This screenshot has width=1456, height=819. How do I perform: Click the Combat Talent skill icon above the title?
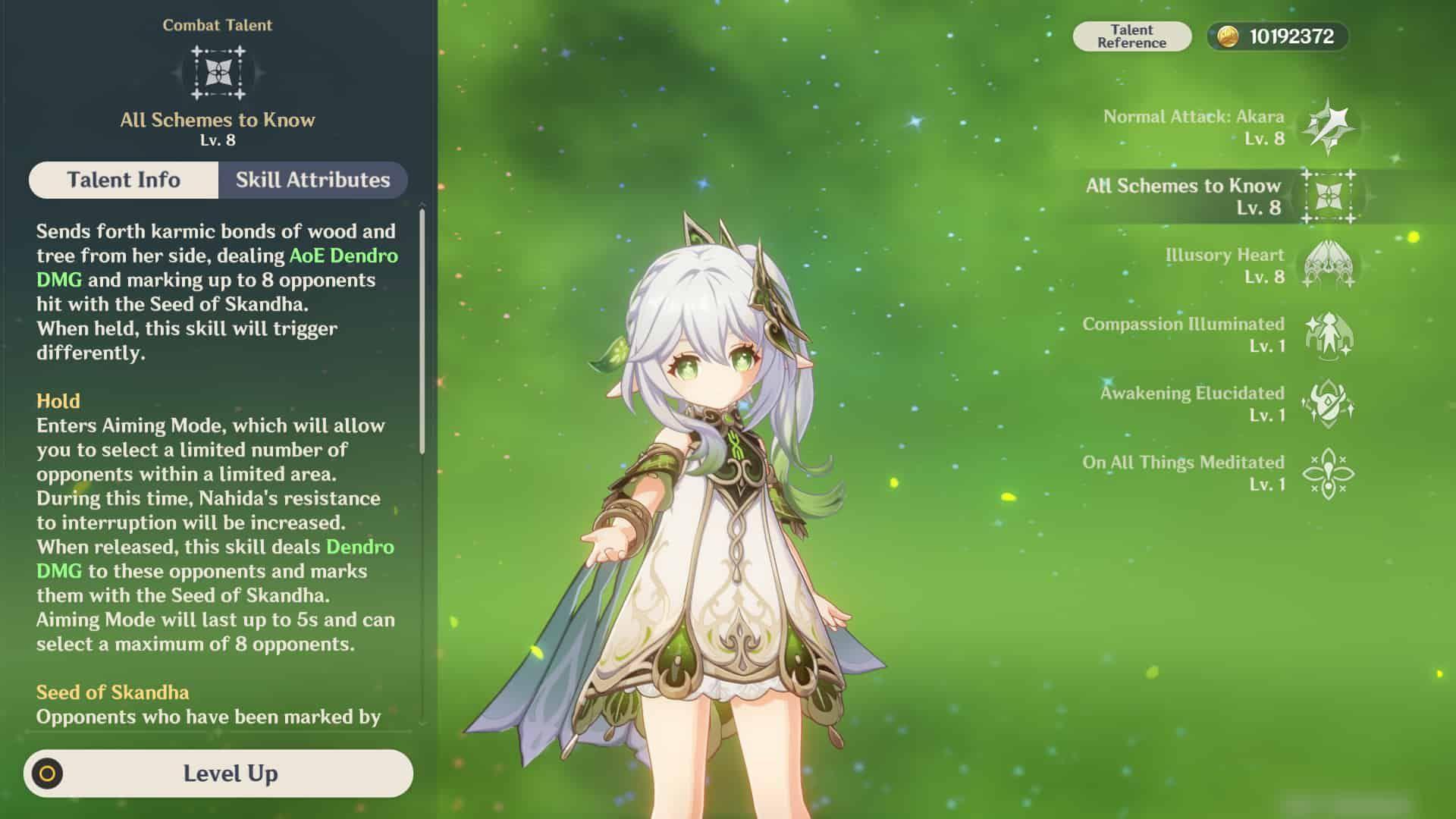(x=218, y=73)
